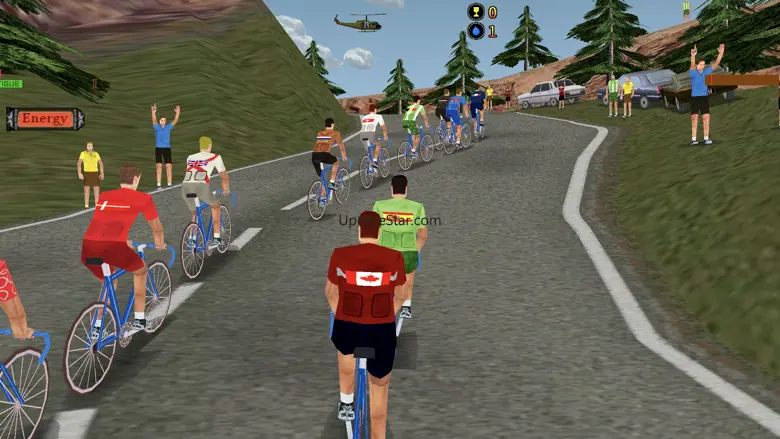Click the blue water drop icon

click(475, 31)
